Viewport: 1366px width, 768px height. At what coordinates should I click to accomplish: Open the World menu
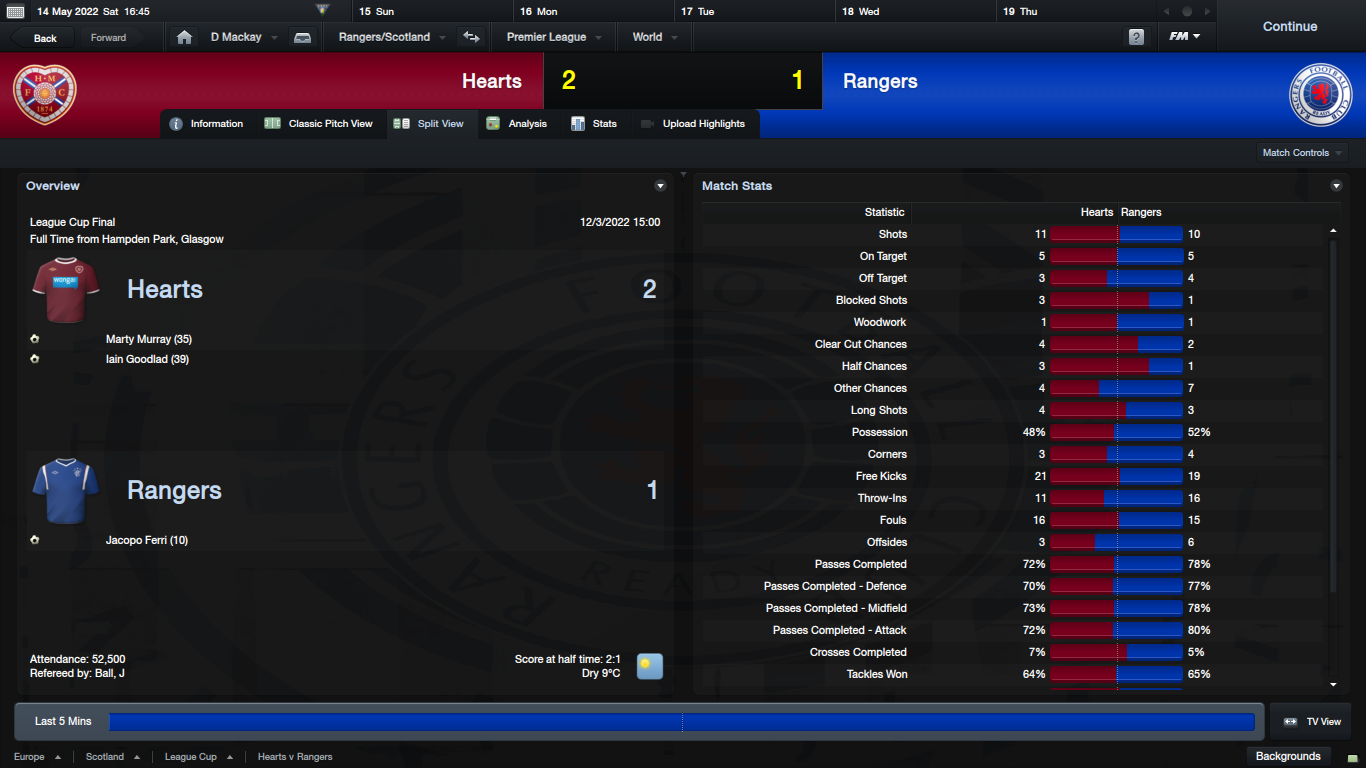coord(654,37)
